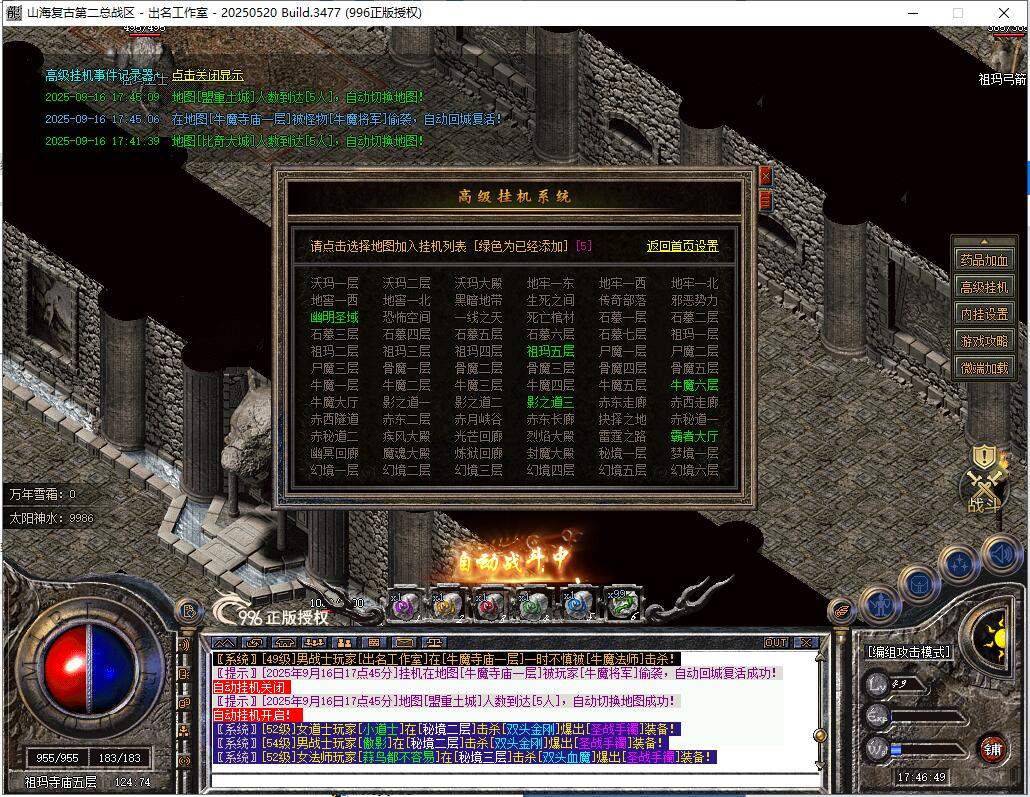Open the 高级挂机 side button
This screenshot has width=1030, height=797.
coord(984,287)
